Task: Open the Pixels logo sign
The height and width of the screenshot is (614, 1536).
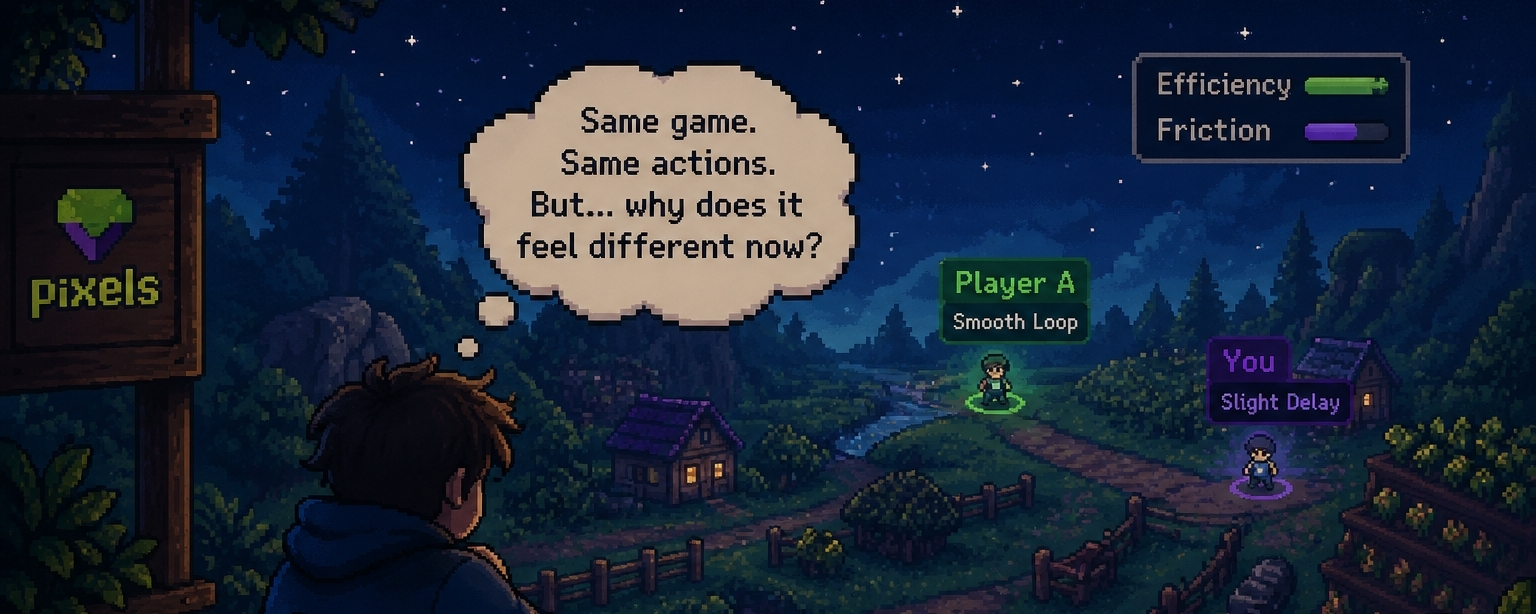Action: [95, 256]
